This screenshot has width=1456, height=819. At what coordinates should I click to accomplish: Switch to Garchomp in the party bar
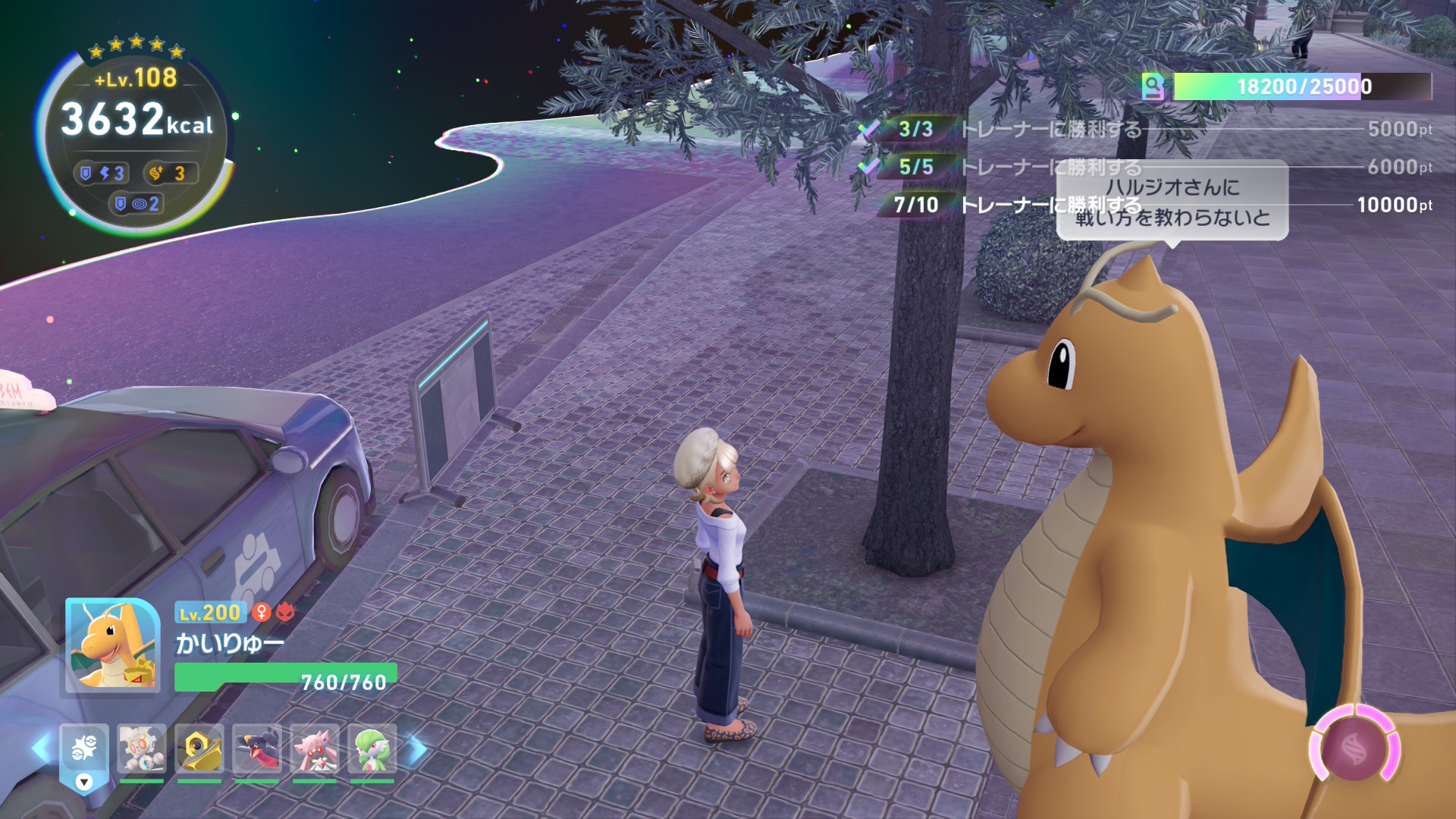[x=257, y=749]
